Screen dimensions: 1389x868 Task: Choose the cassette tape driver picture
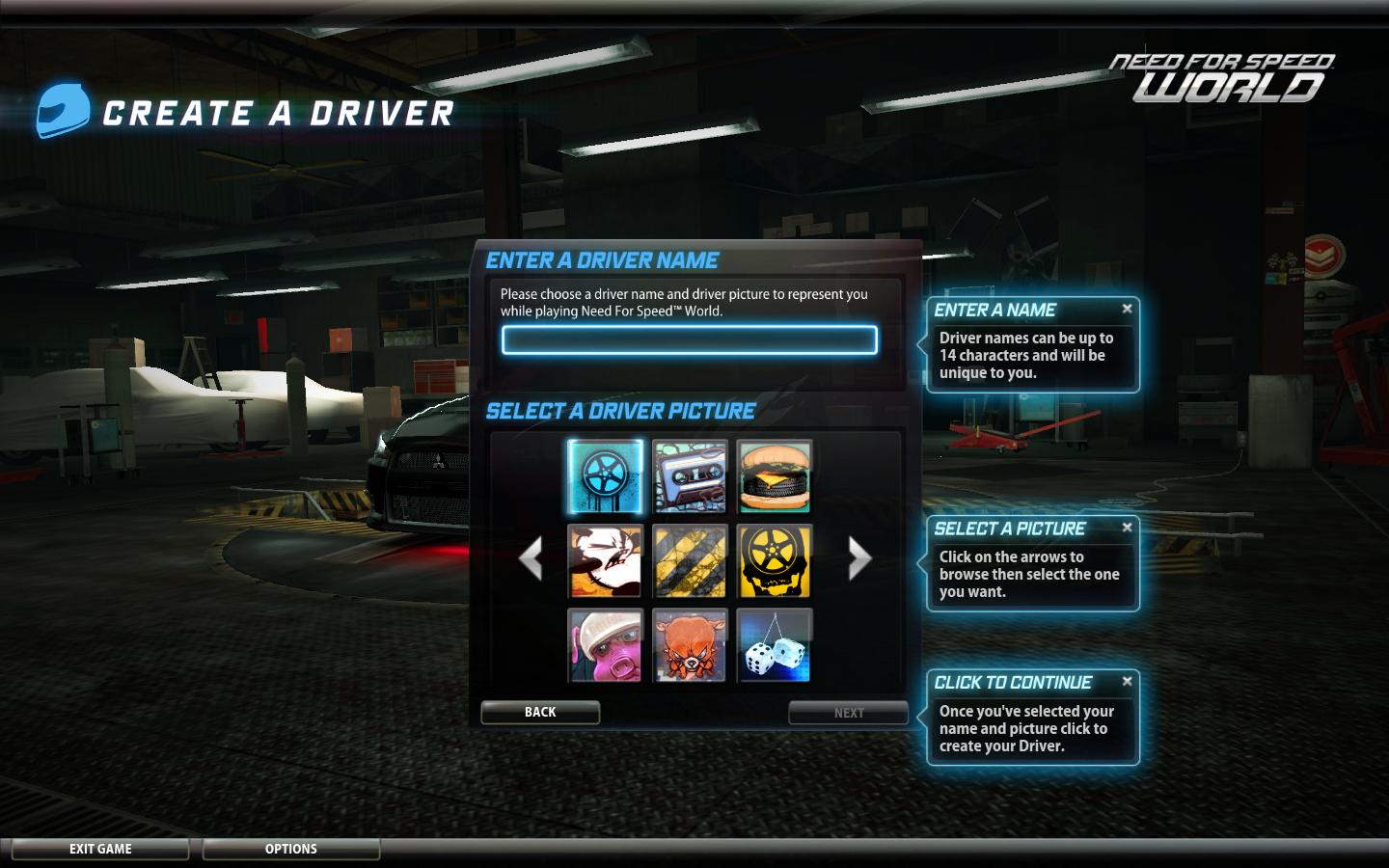690,476
